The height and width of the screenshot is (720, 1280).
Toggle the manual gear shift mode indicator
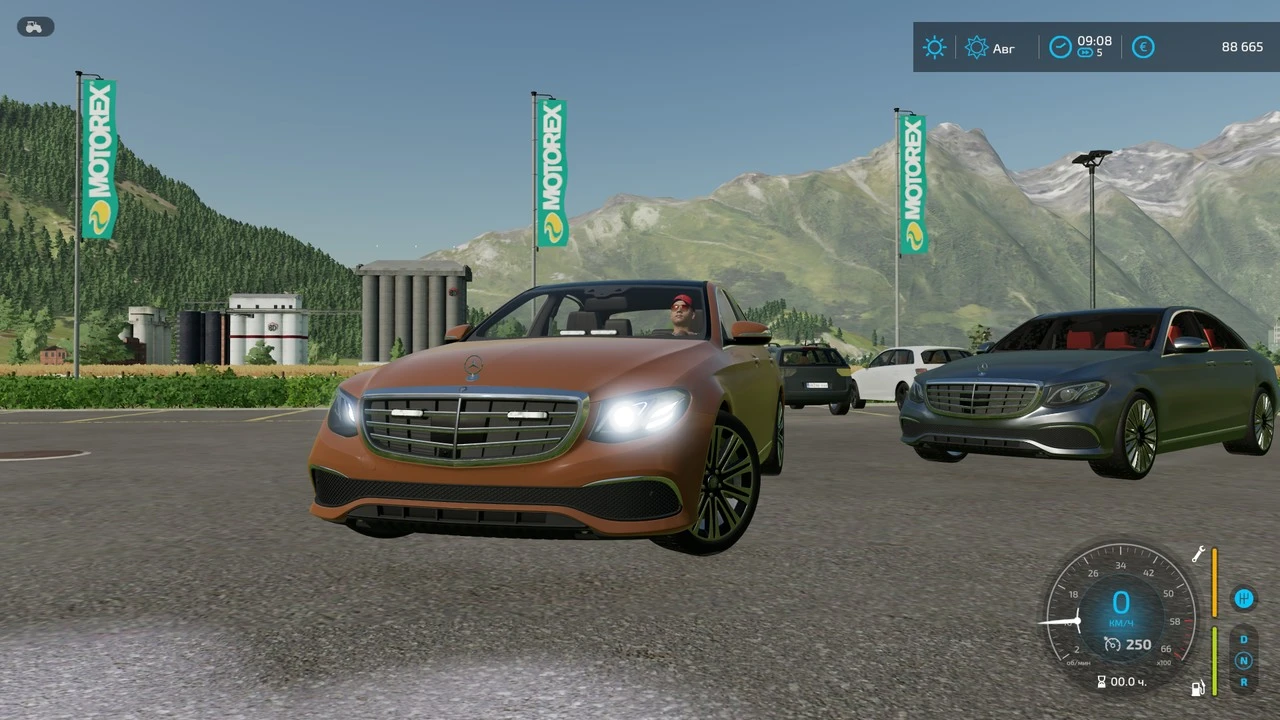pos(1244,598)
